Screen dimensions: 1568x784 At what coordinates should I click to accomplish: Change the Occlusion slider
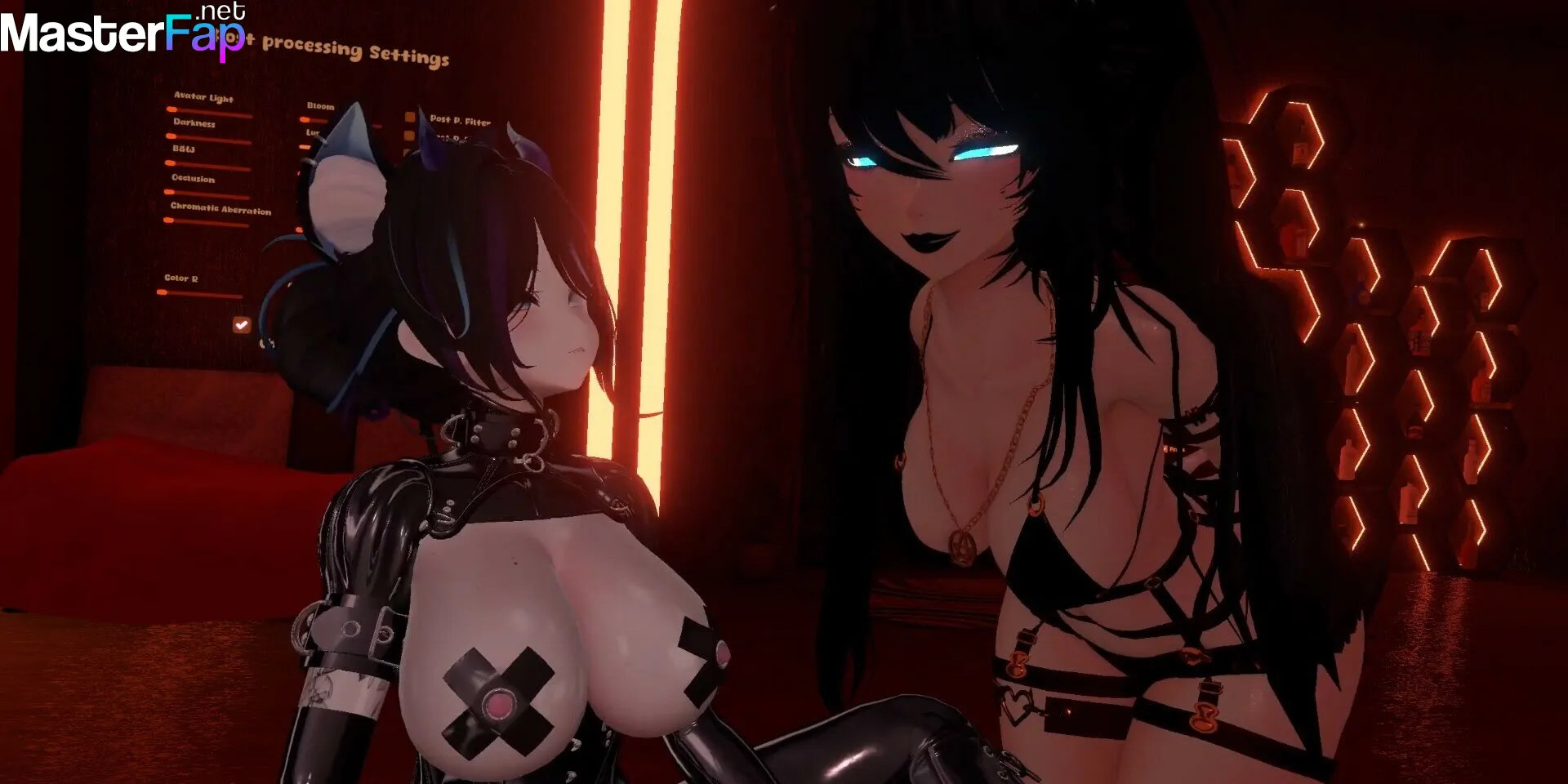coord(209,194)
